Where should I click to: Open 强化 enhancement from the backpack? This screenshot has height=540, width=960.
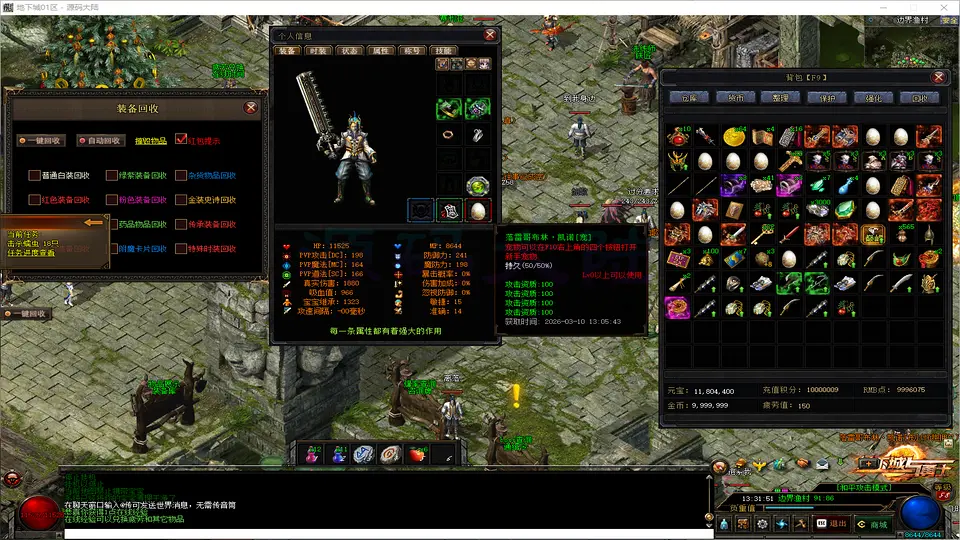click(873, 98)
